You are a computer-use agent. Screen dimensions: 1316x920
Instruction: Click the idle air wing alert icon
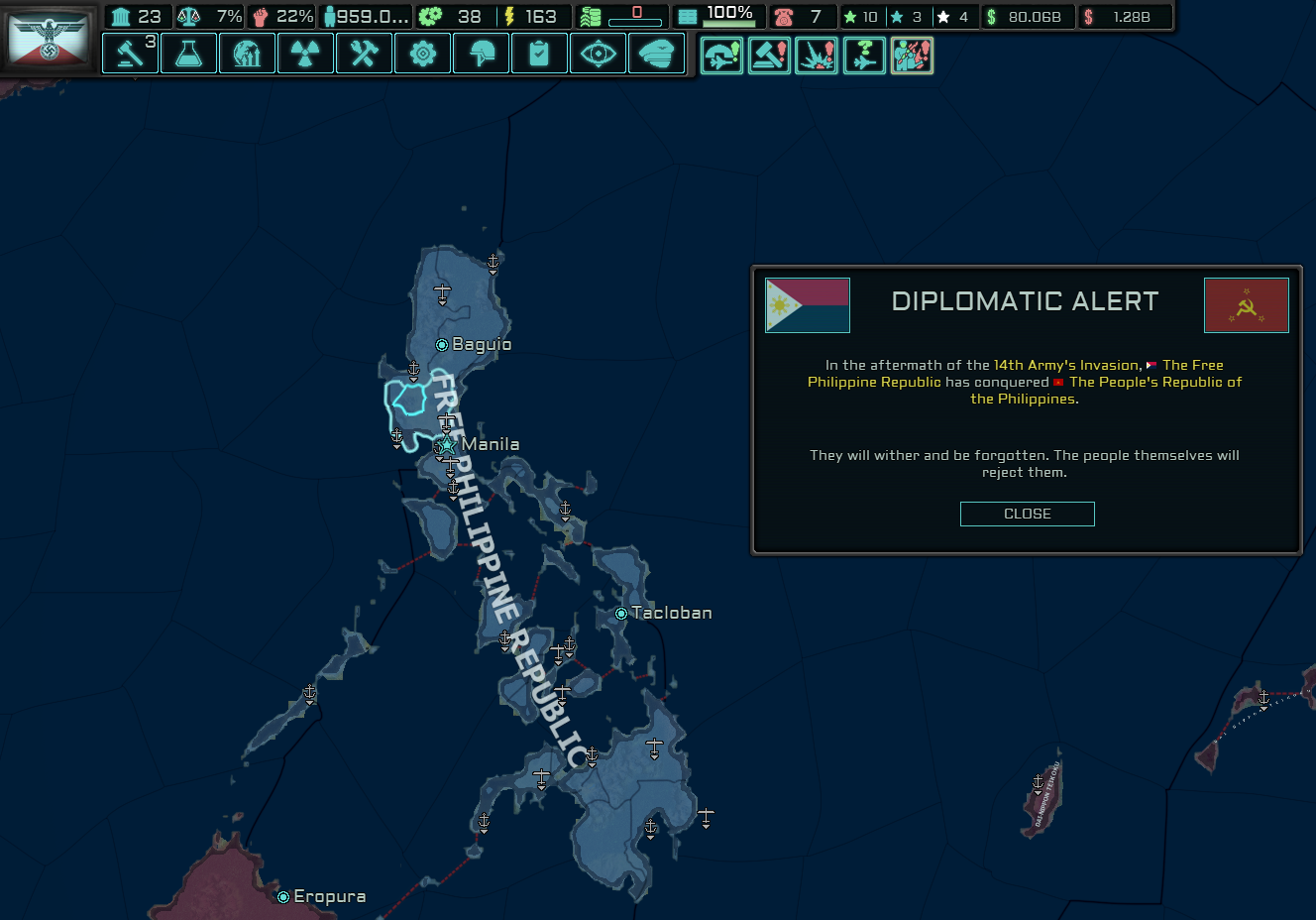point(721,57)
